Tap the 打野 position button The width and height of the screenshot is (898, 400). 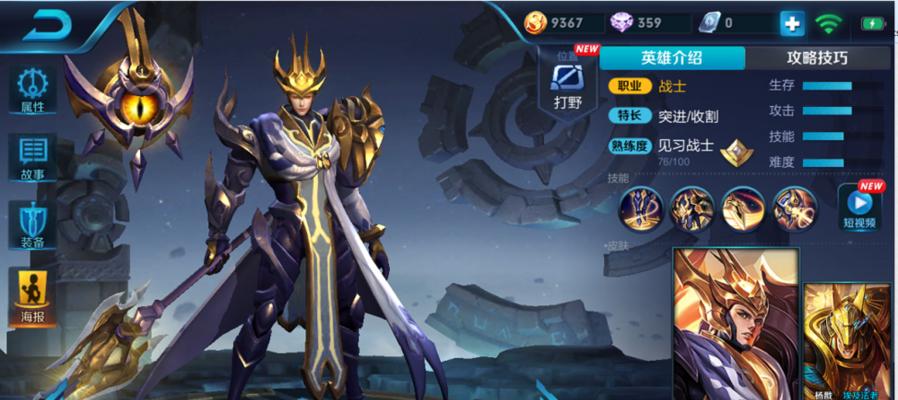[567, 83]
